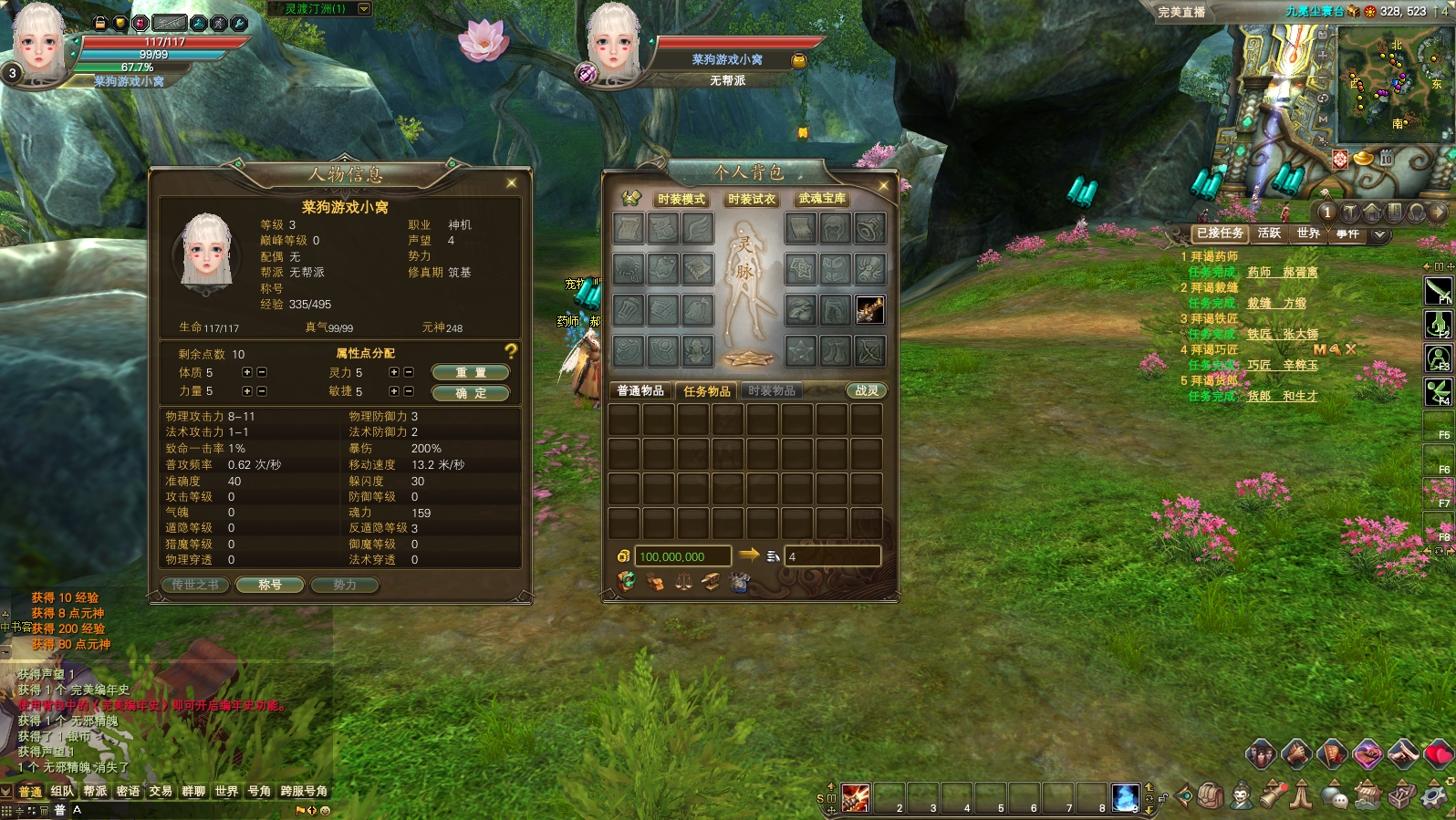Add one point to 体质
Image resolution: width=1456 pixels, height=820 pixels.
[246, 372]
